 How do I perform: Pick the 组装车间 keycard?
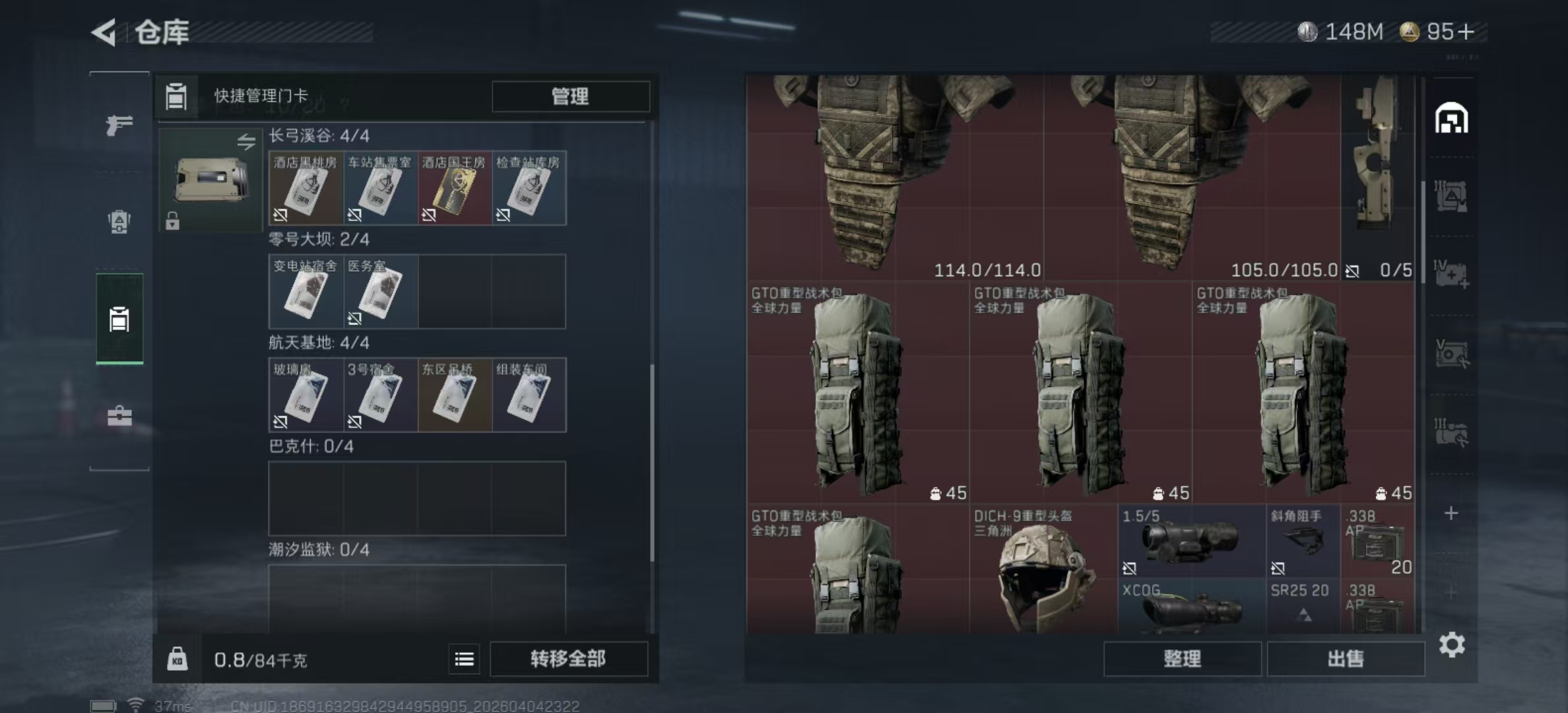[x=529, y=395]
